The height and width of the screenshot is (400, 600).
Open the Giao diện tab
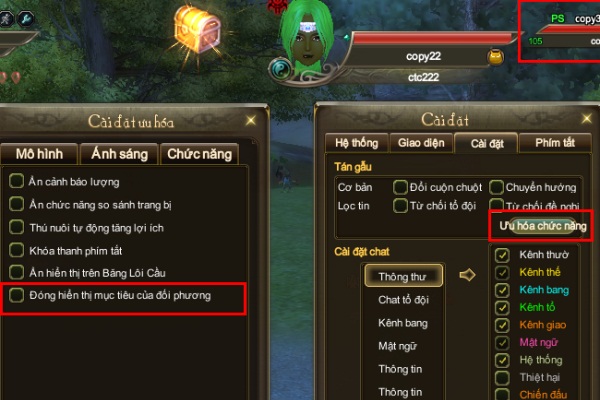(x=420, y=143)
